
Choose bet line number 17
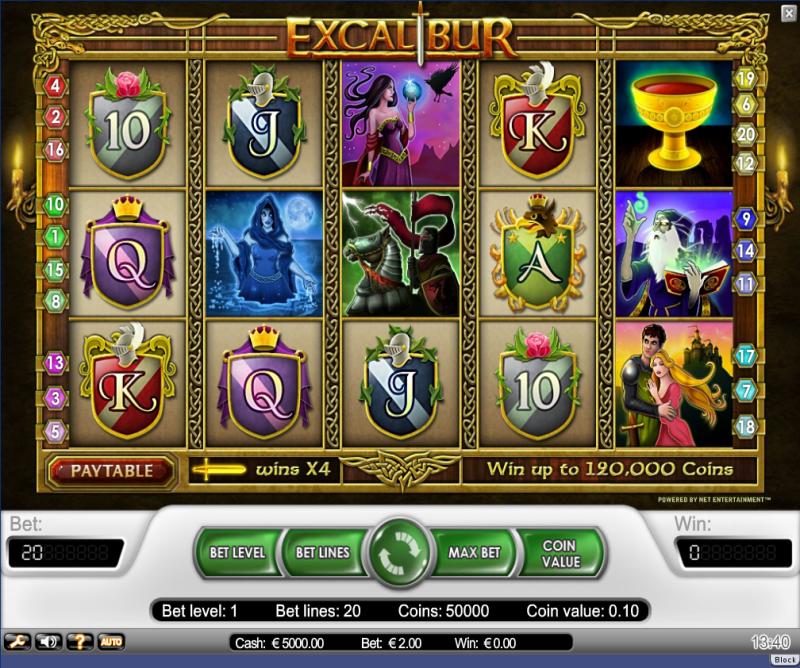[x=745, y=355]
